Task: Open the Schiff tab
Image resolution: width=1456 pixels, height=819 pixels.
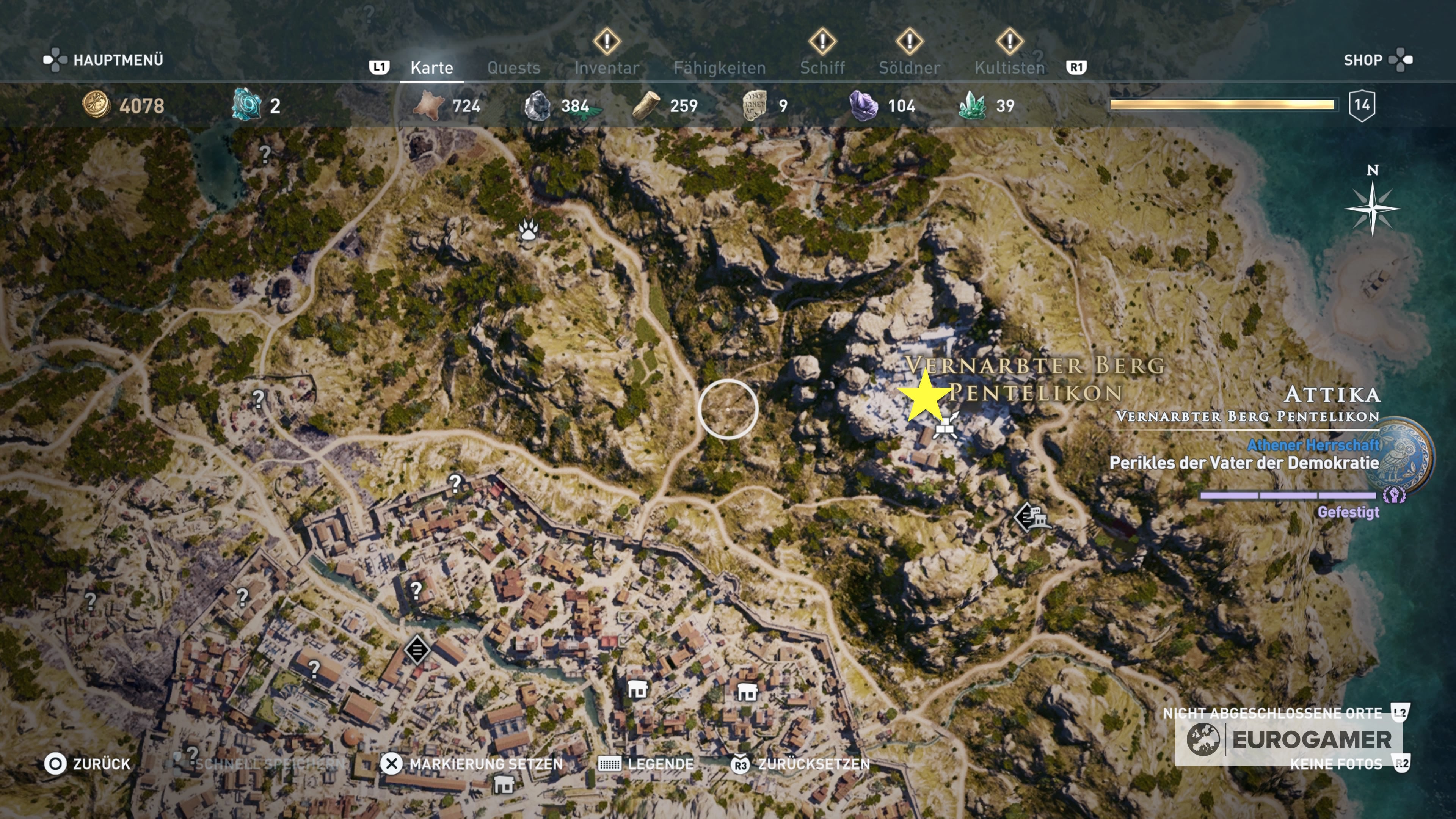Action: pyautogui.click(x=822, y=68)
